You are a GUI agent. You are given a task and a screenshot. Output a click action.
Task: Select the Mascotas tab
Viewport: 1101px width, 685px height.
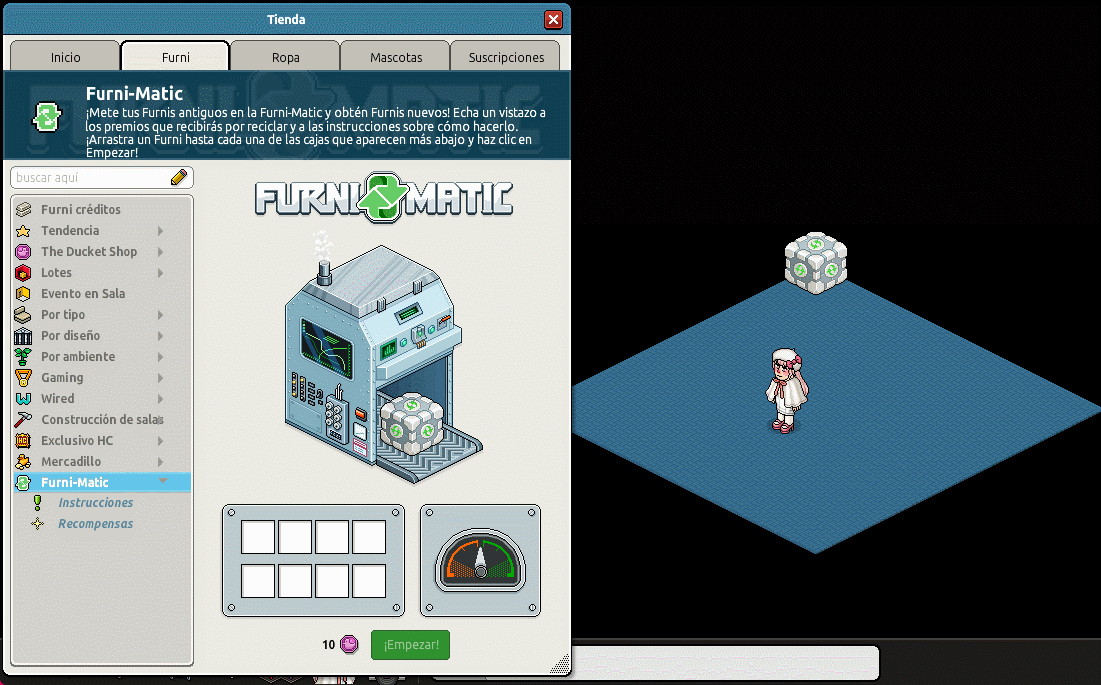tap(396, 57)
